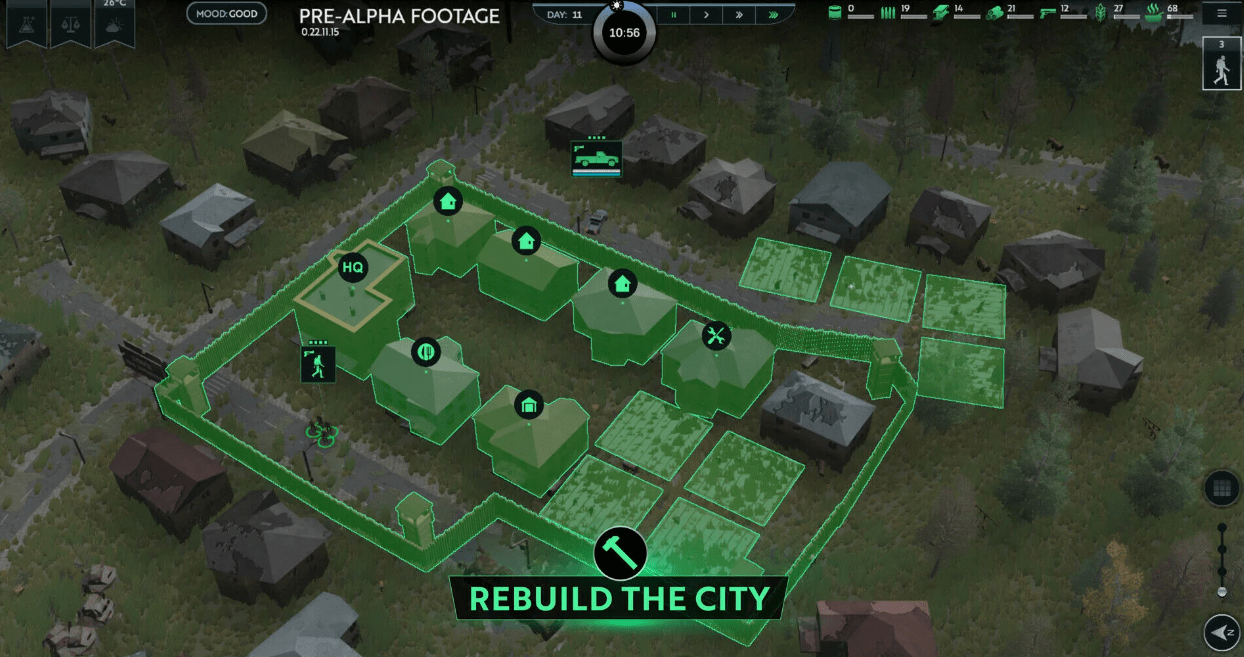Select the pickup truck vehicle marker
This screenshot has width=1244, height=657.
[x=596, y=158]
